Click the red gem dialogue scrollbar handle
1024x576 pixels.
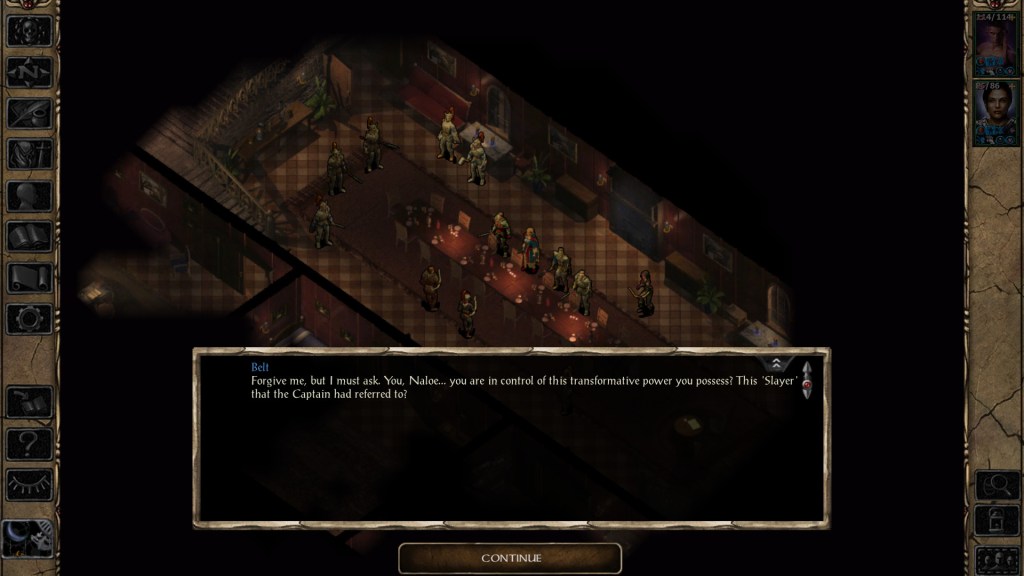tap(807, 381)
